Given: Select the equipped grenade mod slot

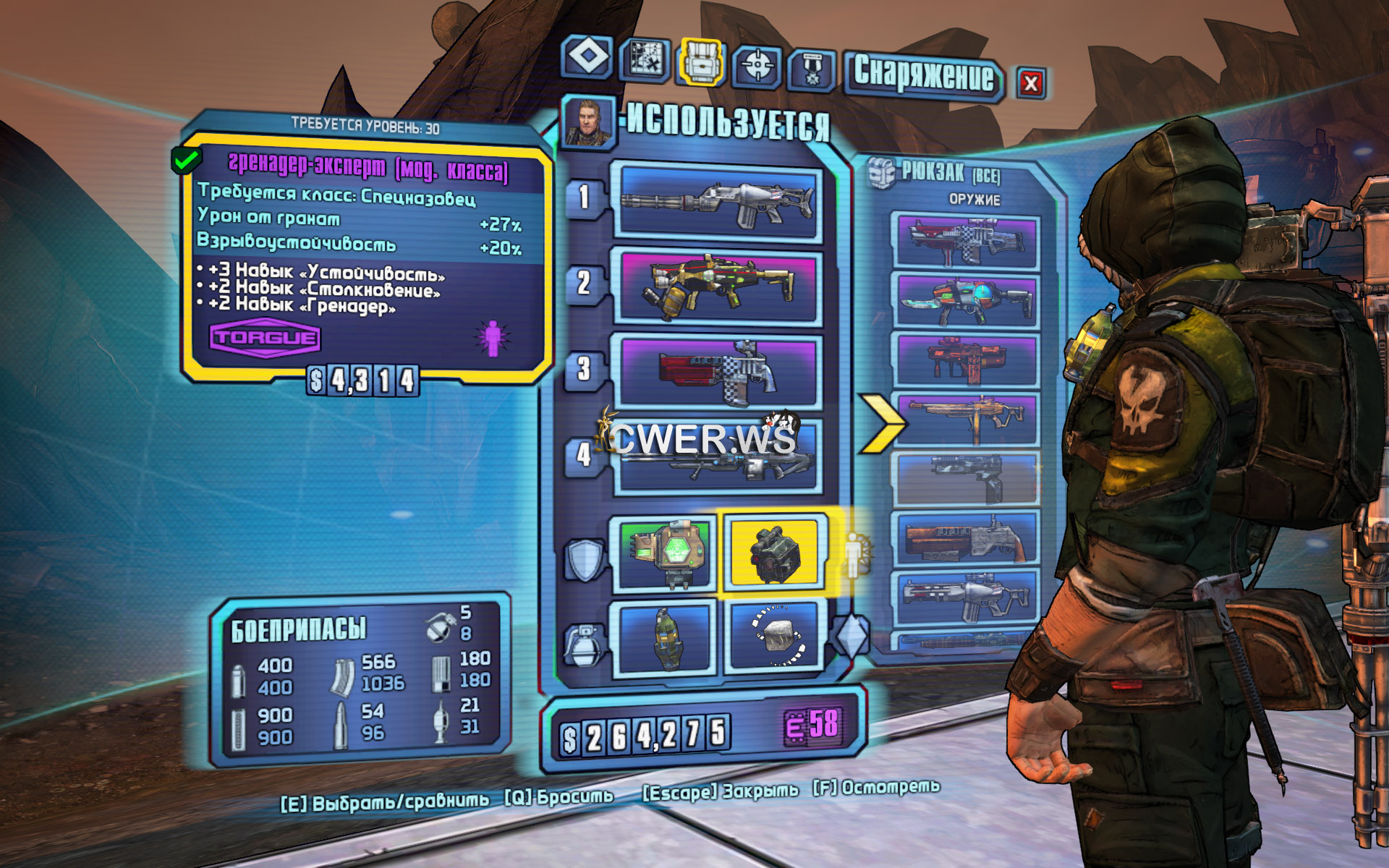Looking at the screenshot, I should [665, 638].
